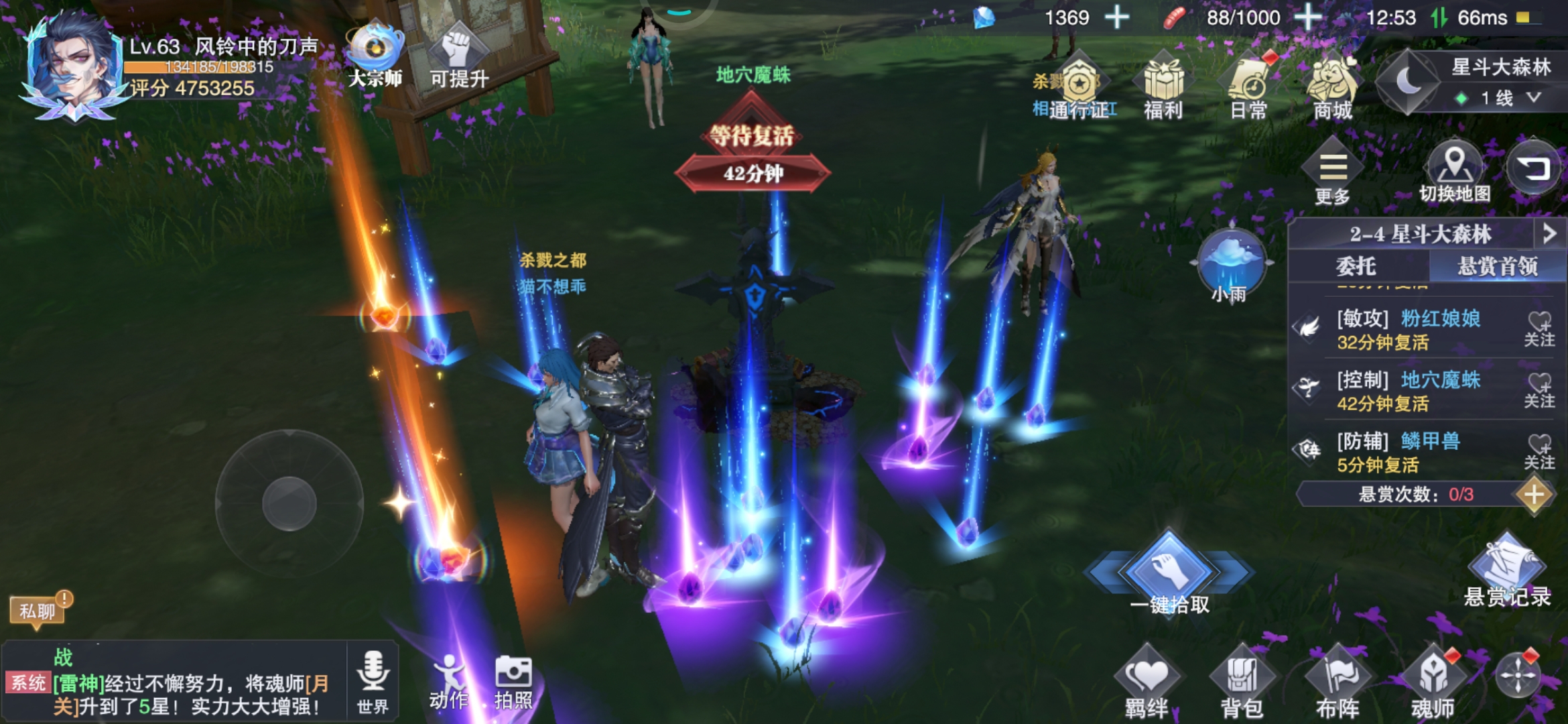The height and width of the screenshot is (724, 1568).
Task: Add bounty attempts with the plus button
Action: click(x=1534, y=495)
